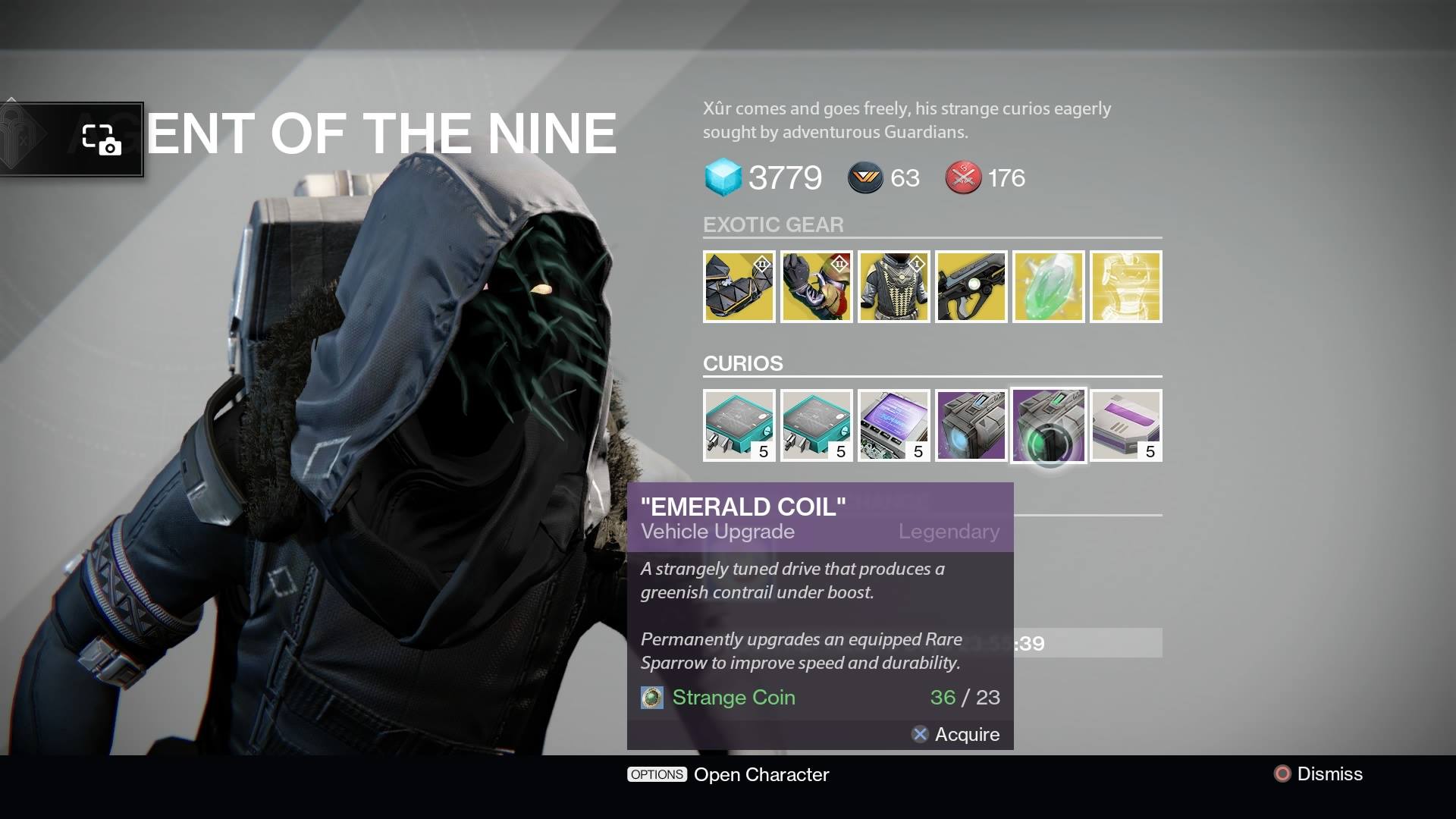Select the exotic rifle in Exotic Gear
Image resolution: width=1456 pixels, height=819 pixels.
[971, 287]
